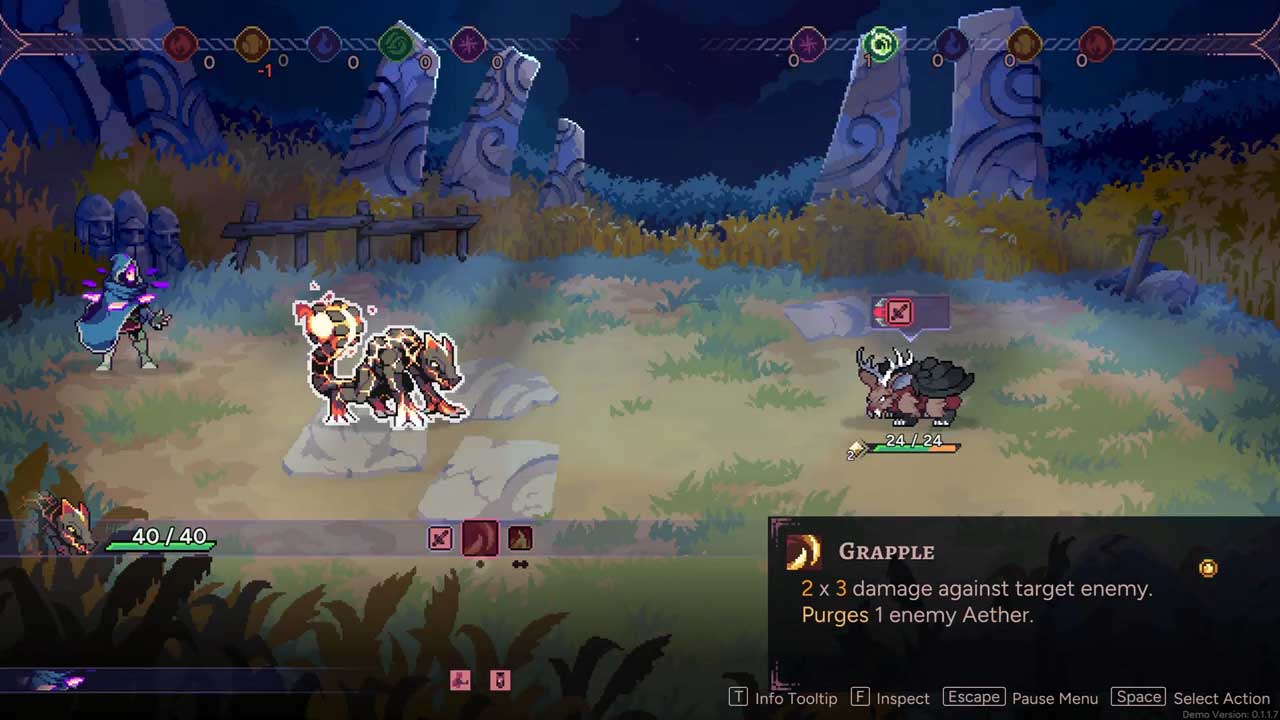Target the antlered enemy with Grapple
The height and width of the screenshot is (720, 1280).
point(913,388)
